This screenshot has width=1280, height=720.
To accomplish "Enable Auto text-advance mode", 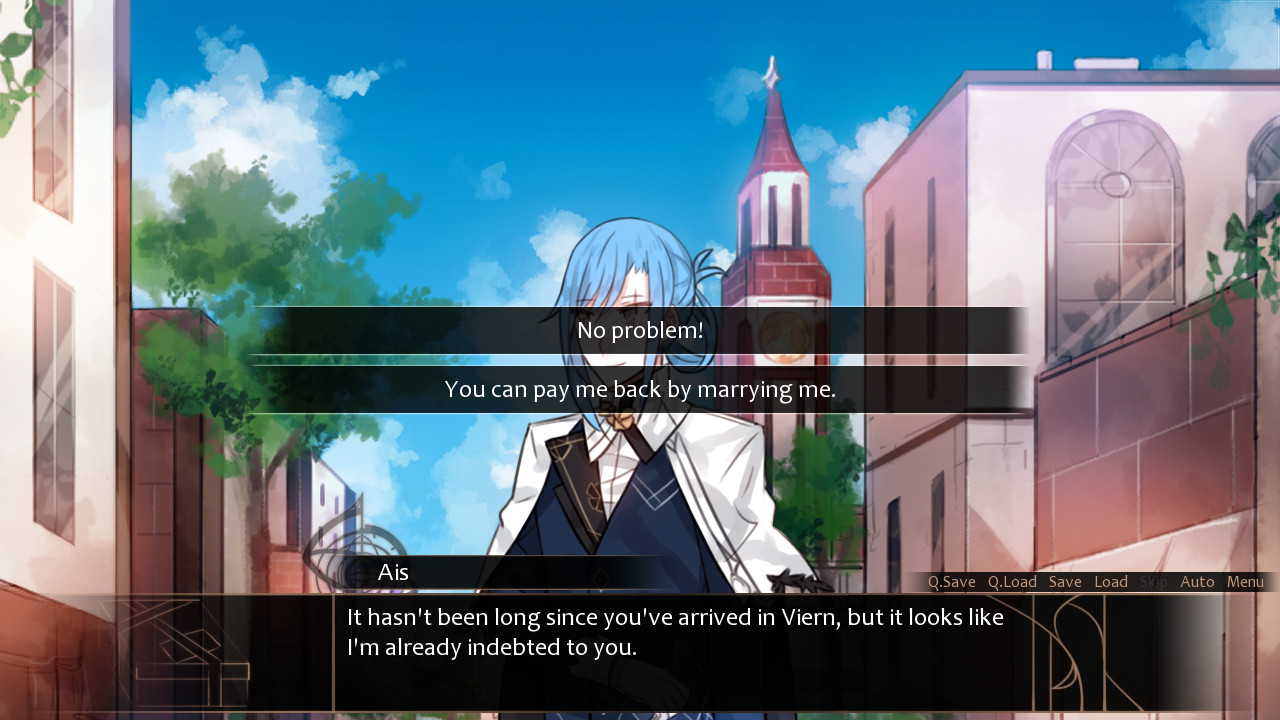I will 1197,581.
